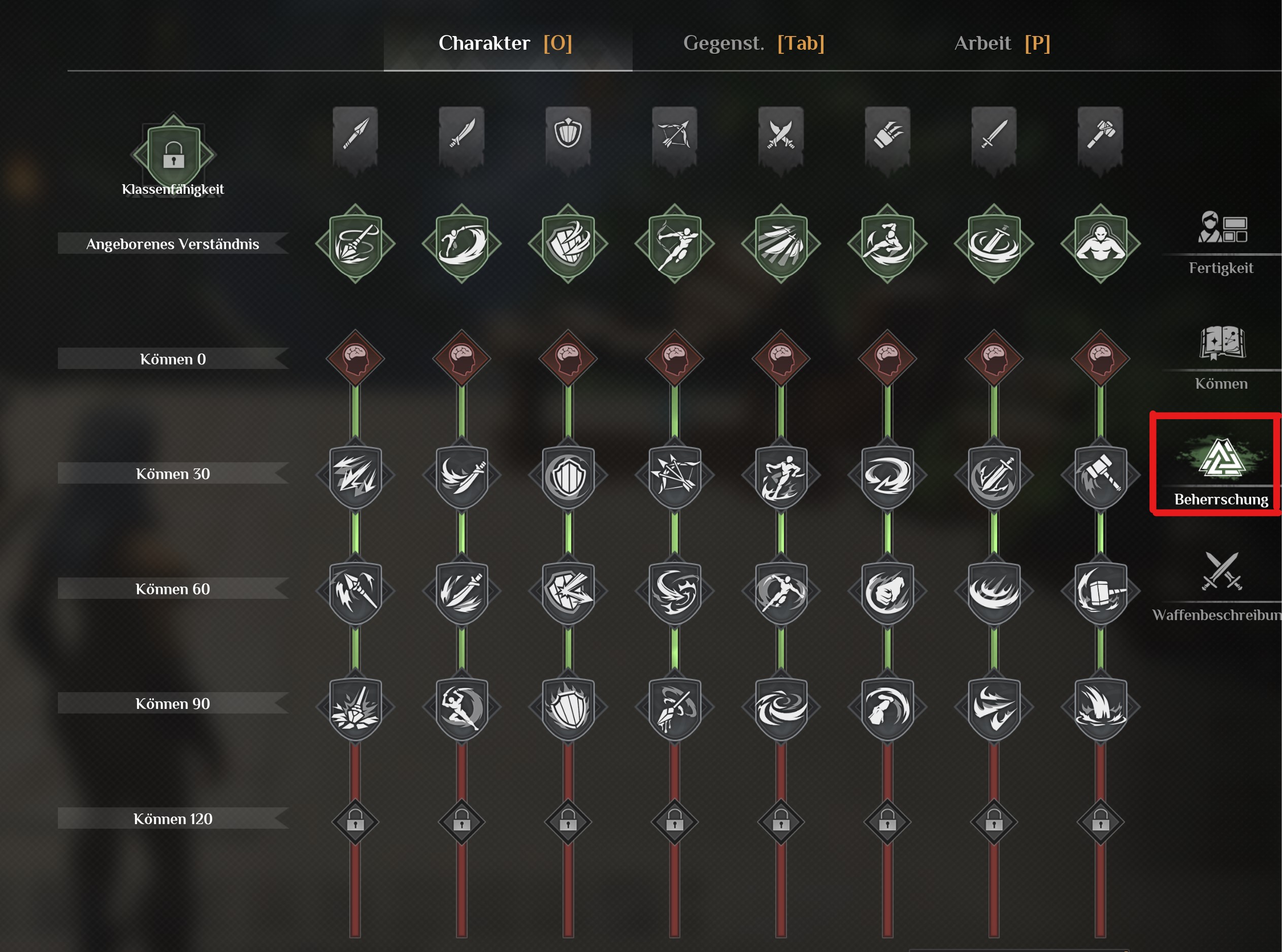Select the flaming shield skill at Können 90
Screen dimensions: 1282x952
point(568,706)
